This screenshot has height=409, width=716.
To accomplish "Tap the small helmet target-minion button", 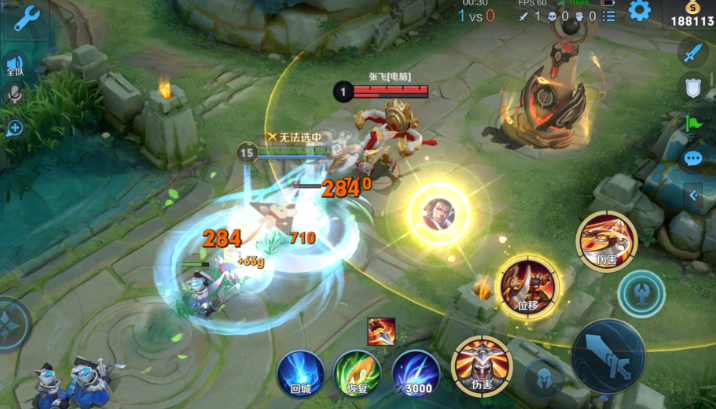I will [x=544, y=380].
